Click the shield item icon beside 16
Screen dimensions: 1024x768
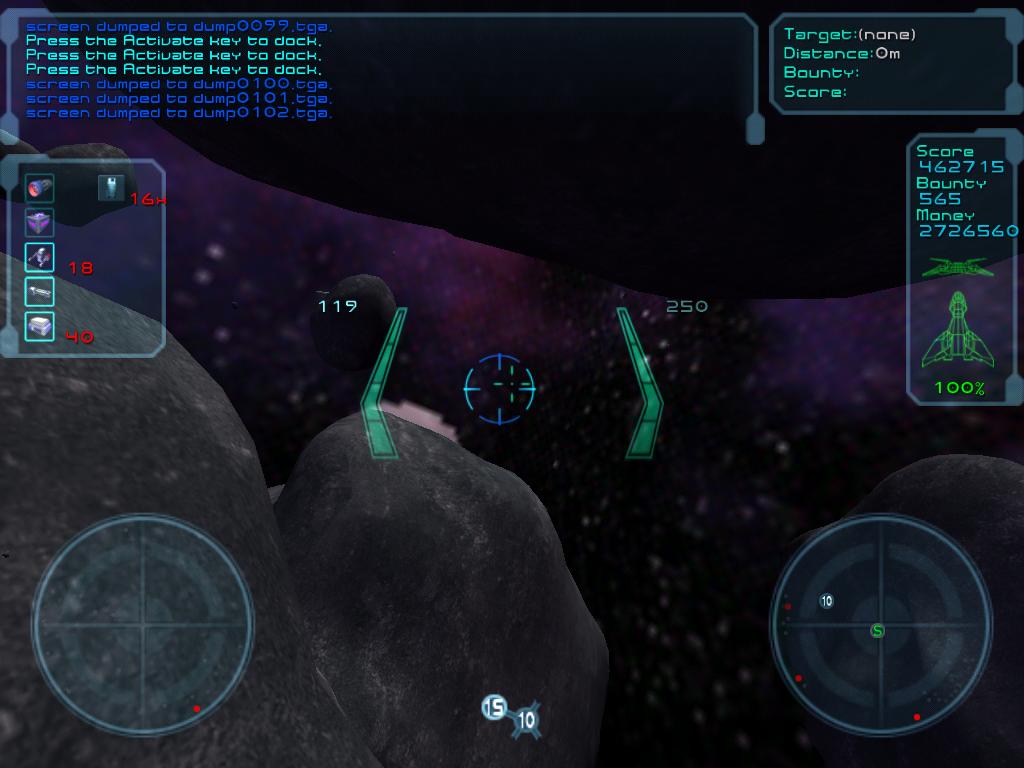tap(111, 187)
